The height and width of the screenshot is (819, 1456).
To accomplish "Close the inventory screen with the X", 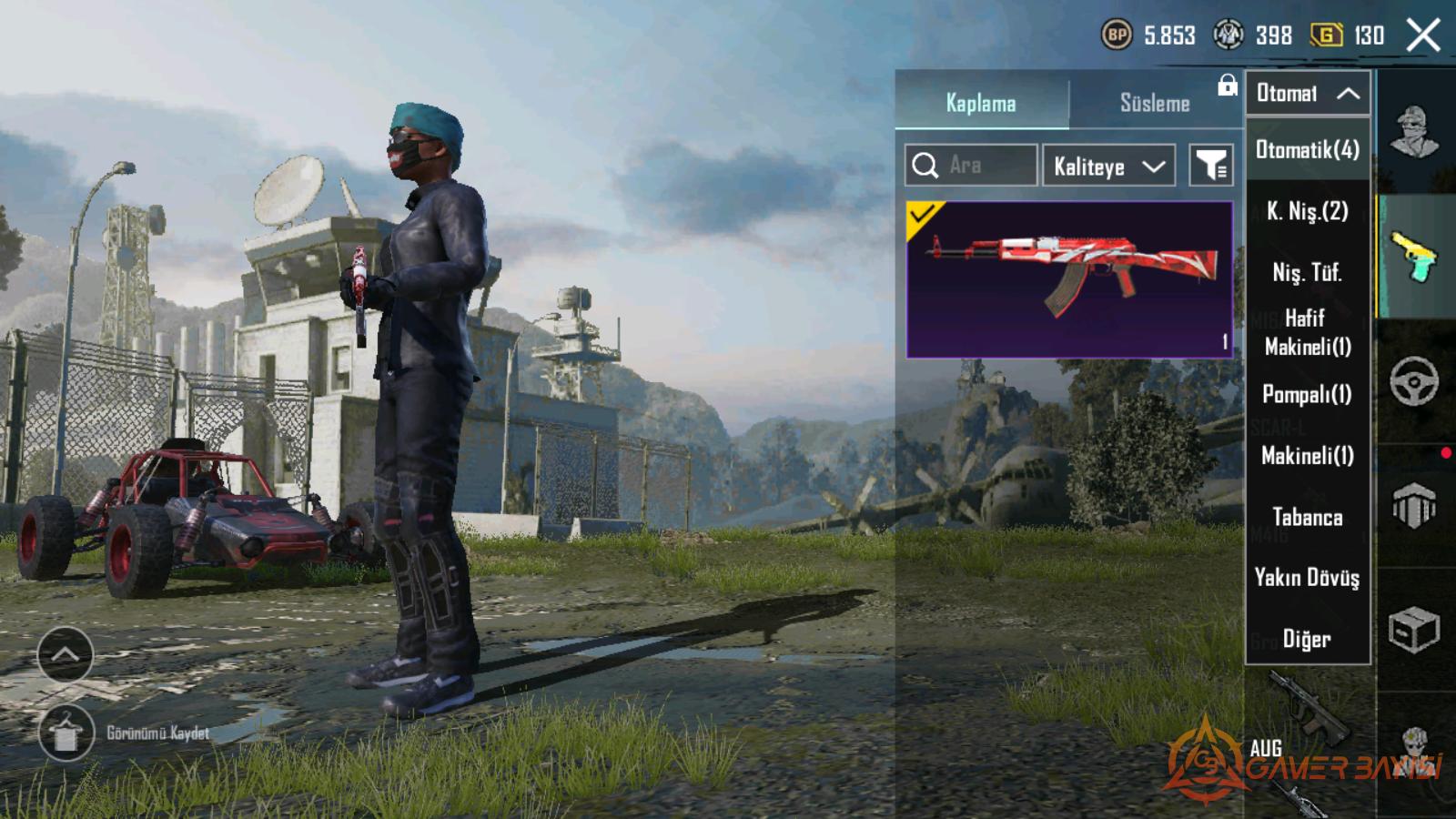I will tap(1422, 36).
